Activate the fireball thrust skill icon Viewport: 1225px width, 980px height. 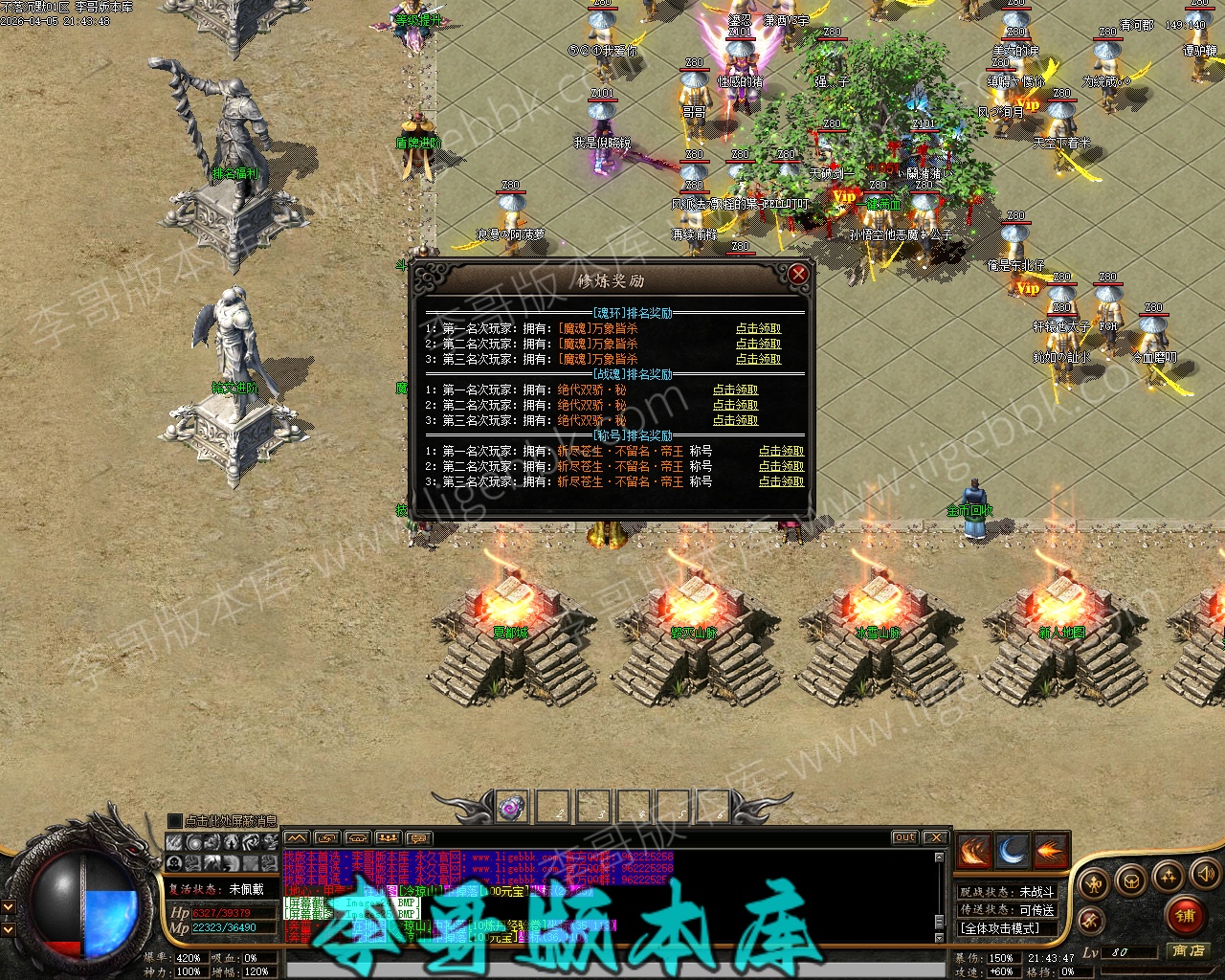[1050, 851]
